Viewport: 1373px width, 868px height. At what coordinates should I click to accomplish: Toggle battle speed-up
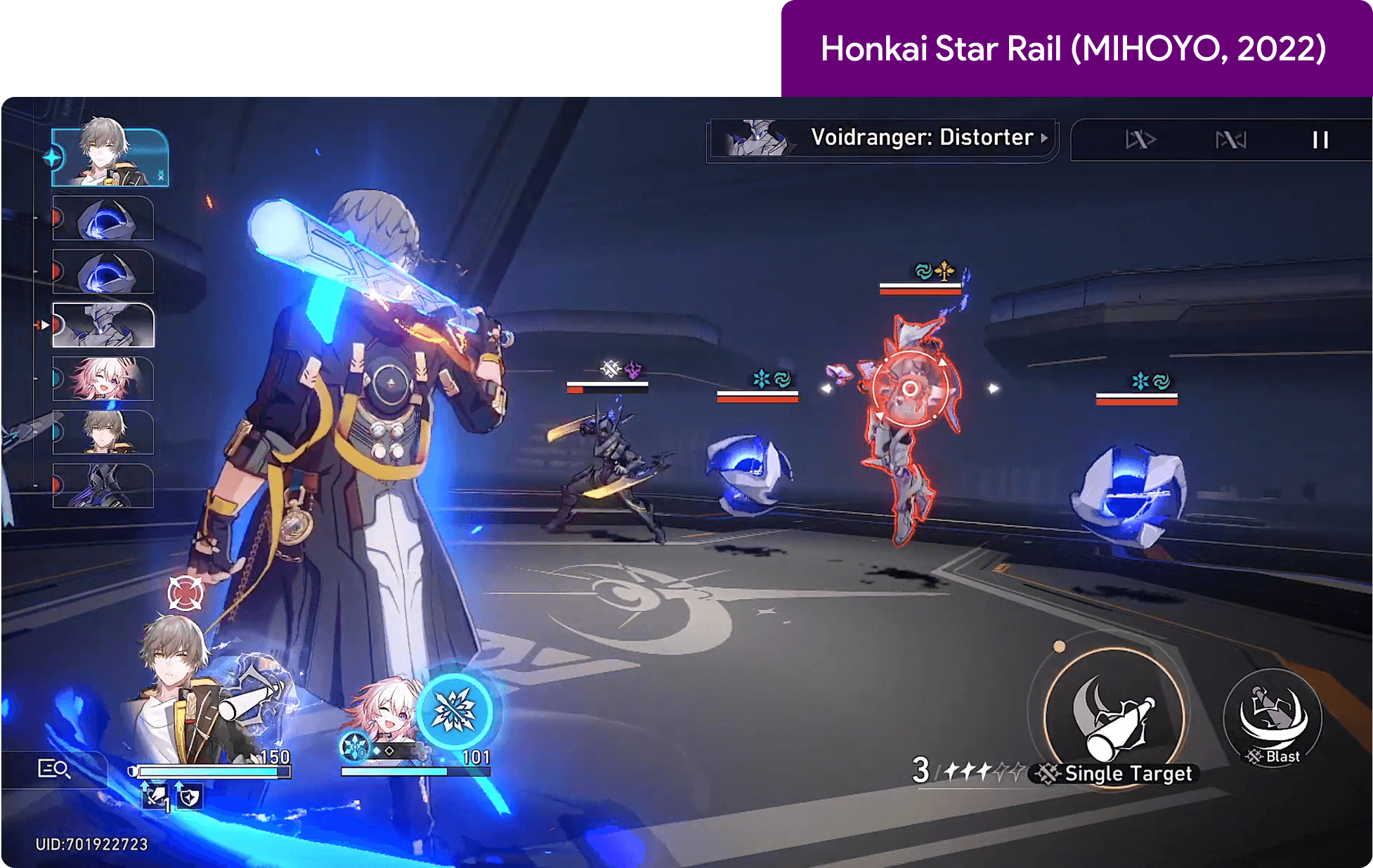click(1140, 140)
